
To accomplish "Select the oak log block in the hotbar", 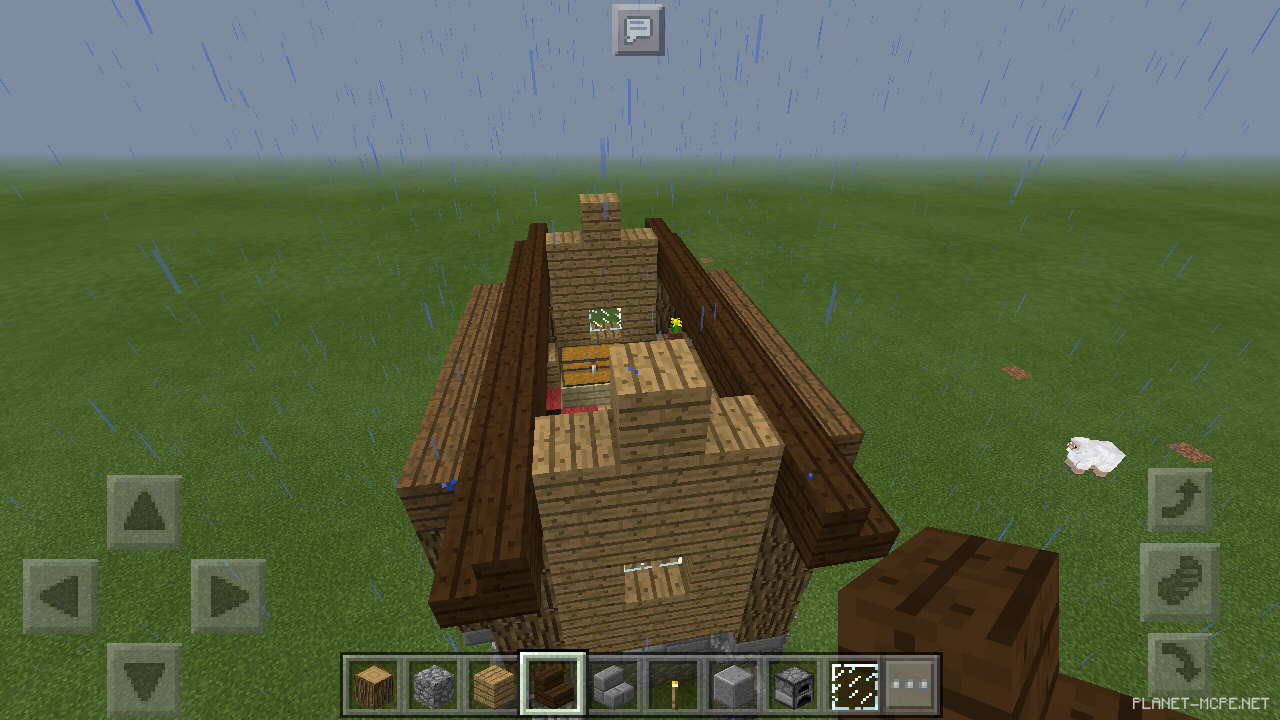I will (x=373, y=685).
